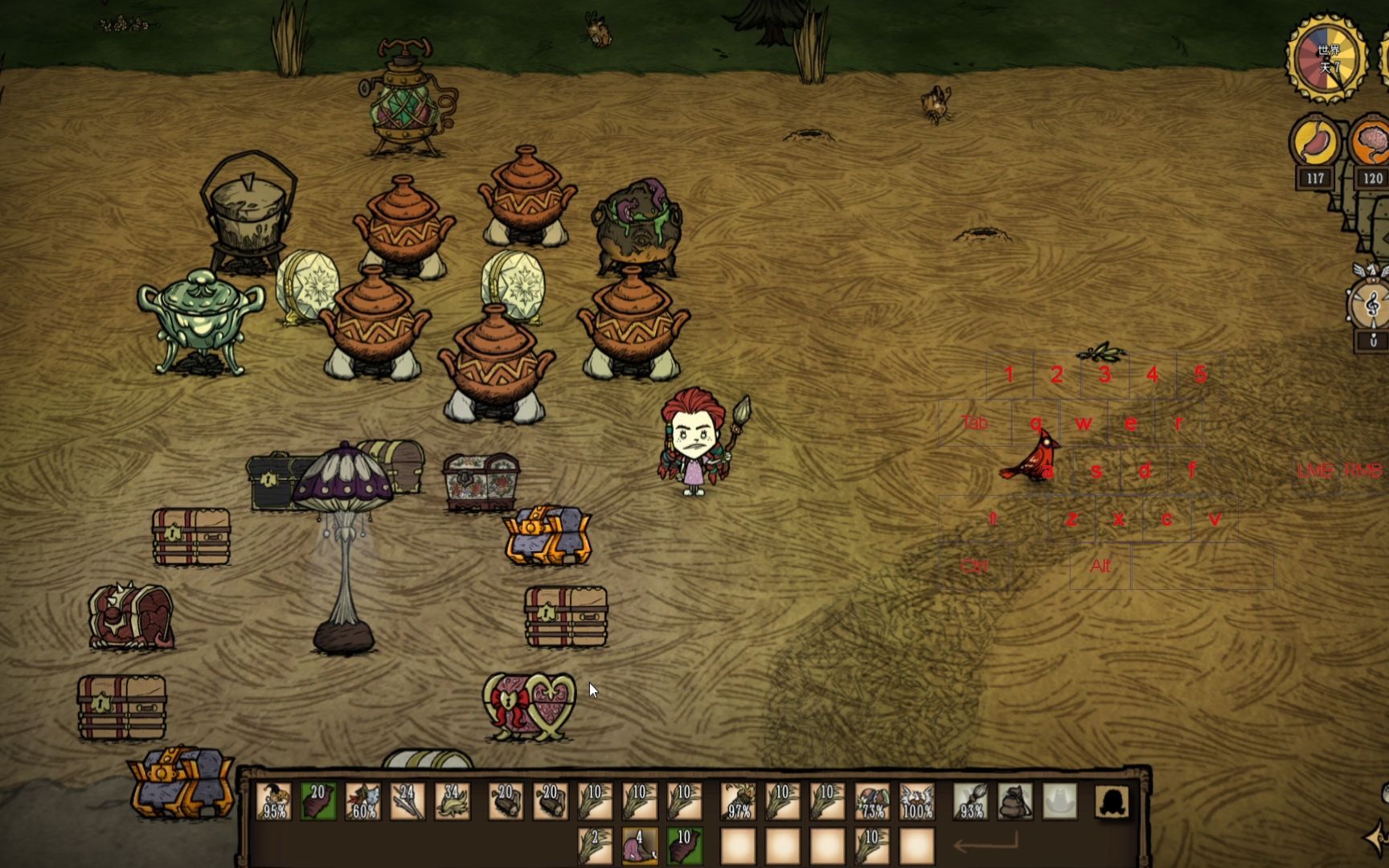Select the 95% durability feathered item slot
The height and width of the screenshot is (868, 1389).
274,801
